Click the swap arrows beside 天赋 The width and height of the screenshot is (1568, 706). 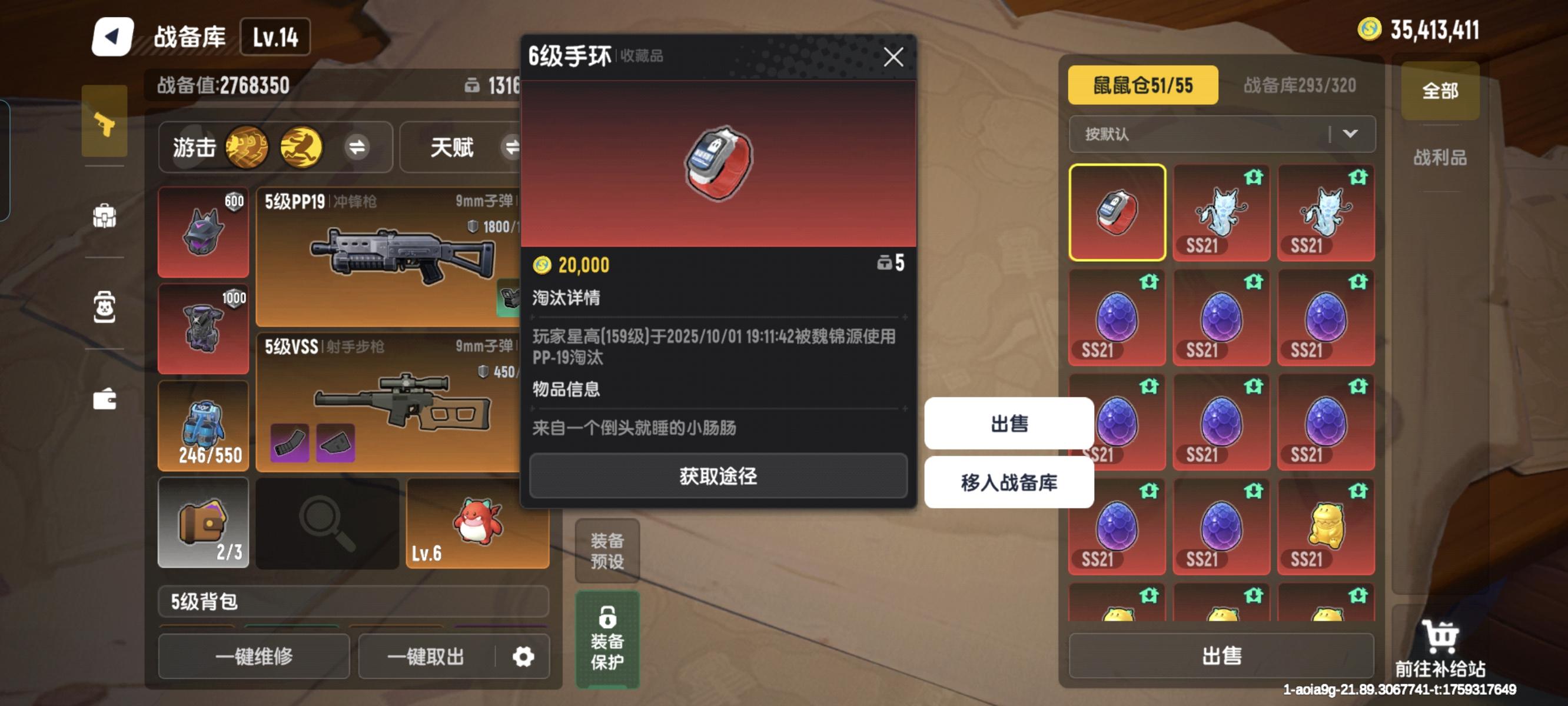[514, 146]
